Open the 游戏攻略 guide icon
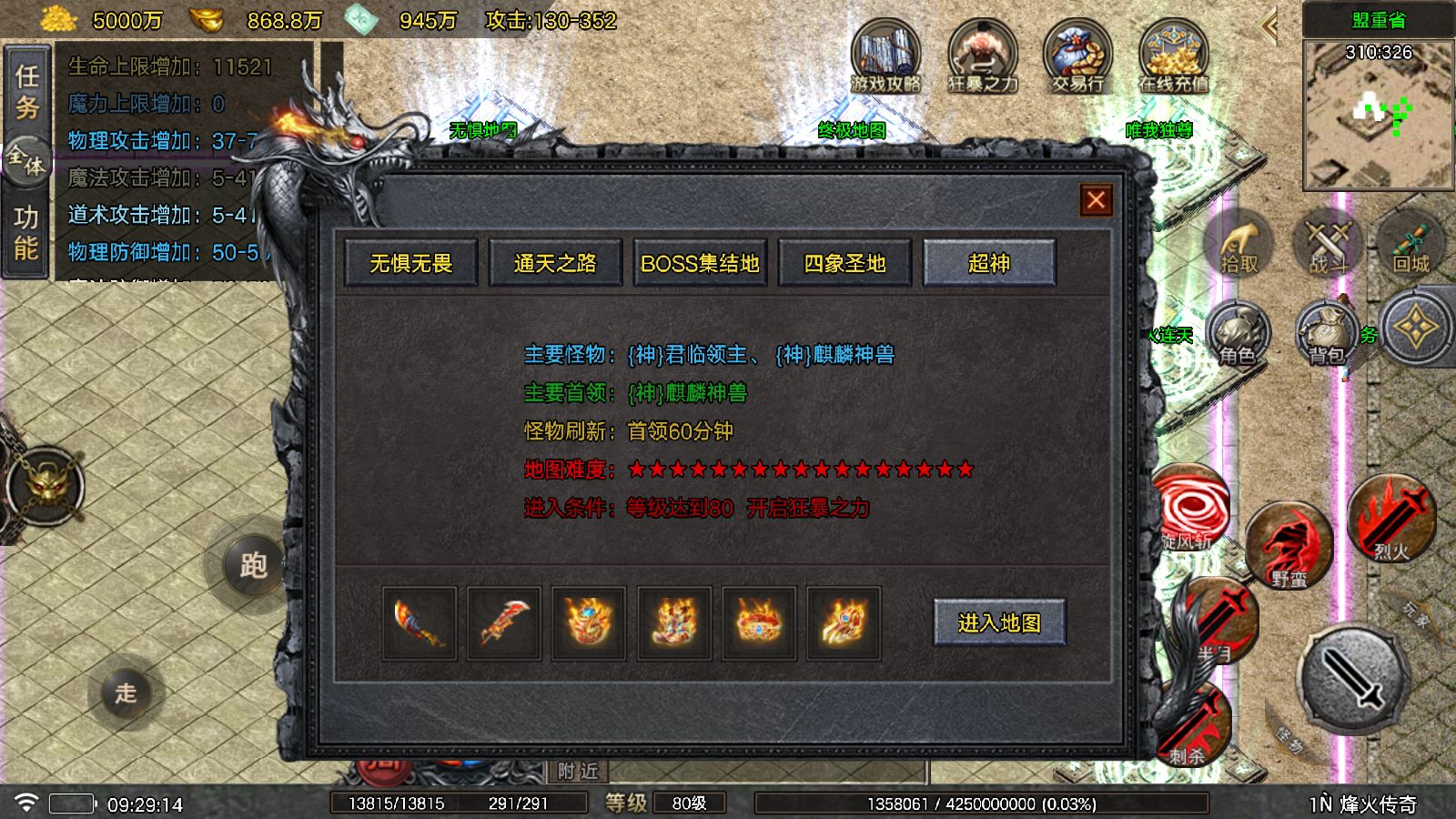The width and height of the screenshot is (1456, 819). [885, 56]
